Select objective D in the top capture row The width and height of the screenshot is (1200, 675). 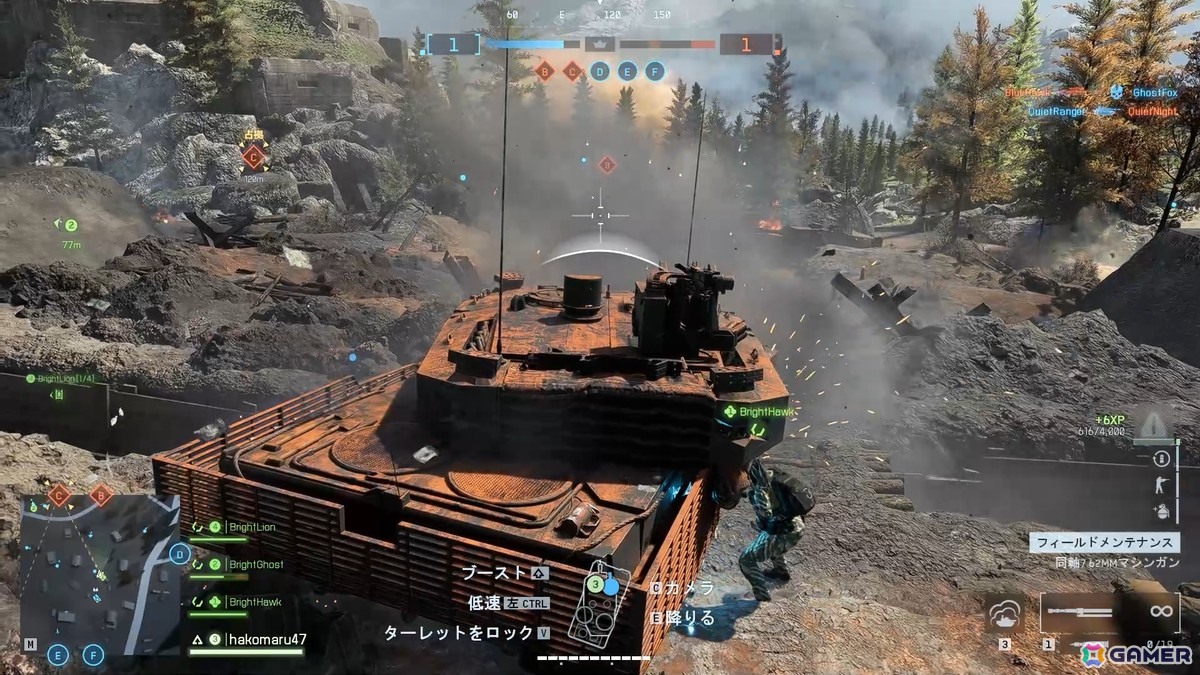click(599, 71)
